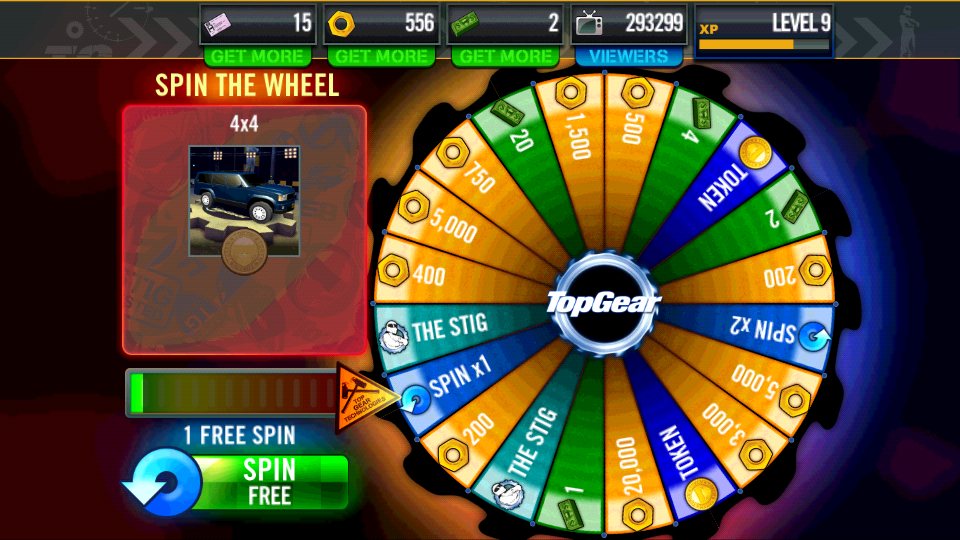Open the VIEWERS button under the TV counter
Screen dimensions: 960x540
click(628, 57)
